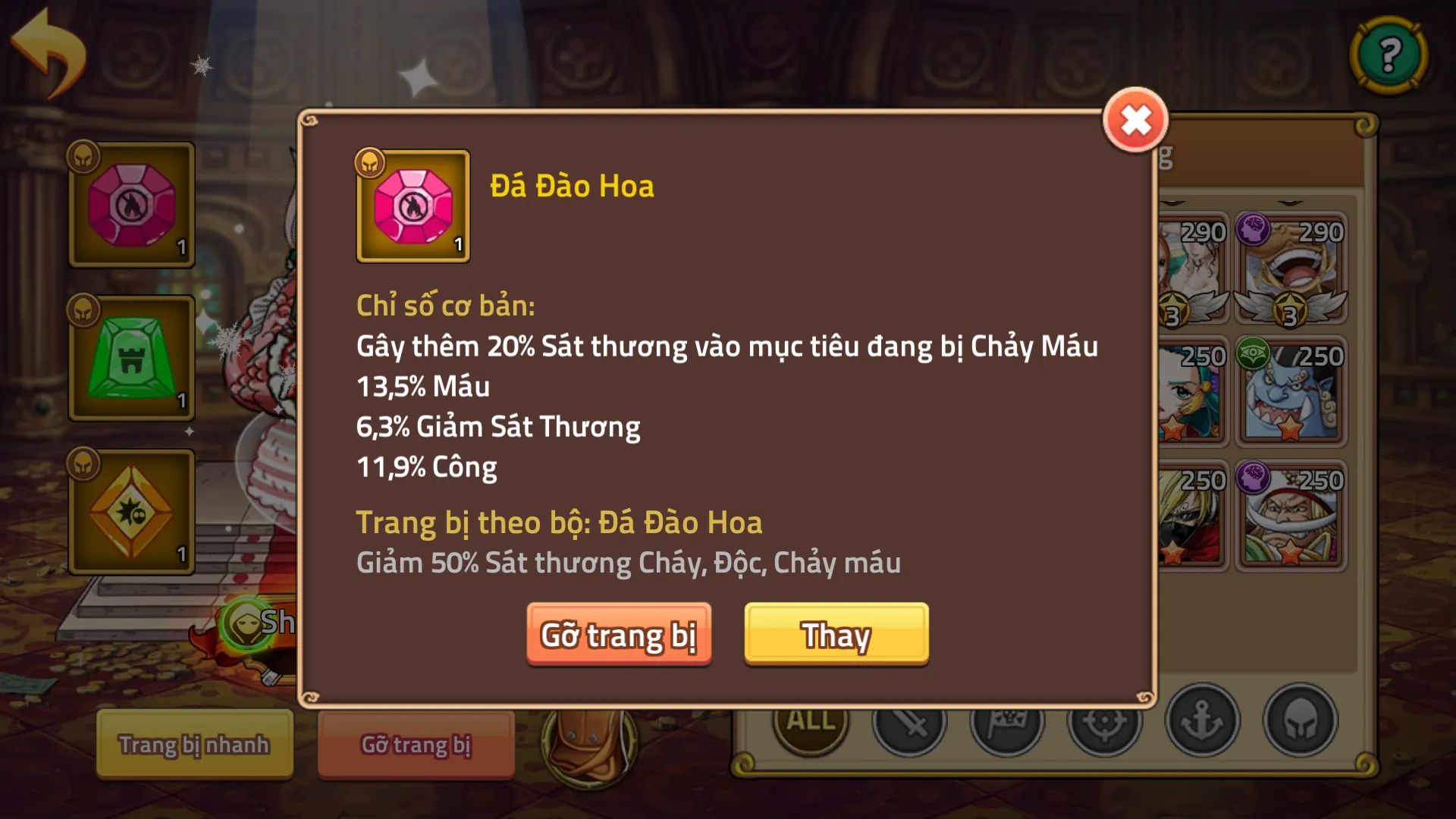Select the pink fire gem in left sidebar

click(x=130, y=205)
